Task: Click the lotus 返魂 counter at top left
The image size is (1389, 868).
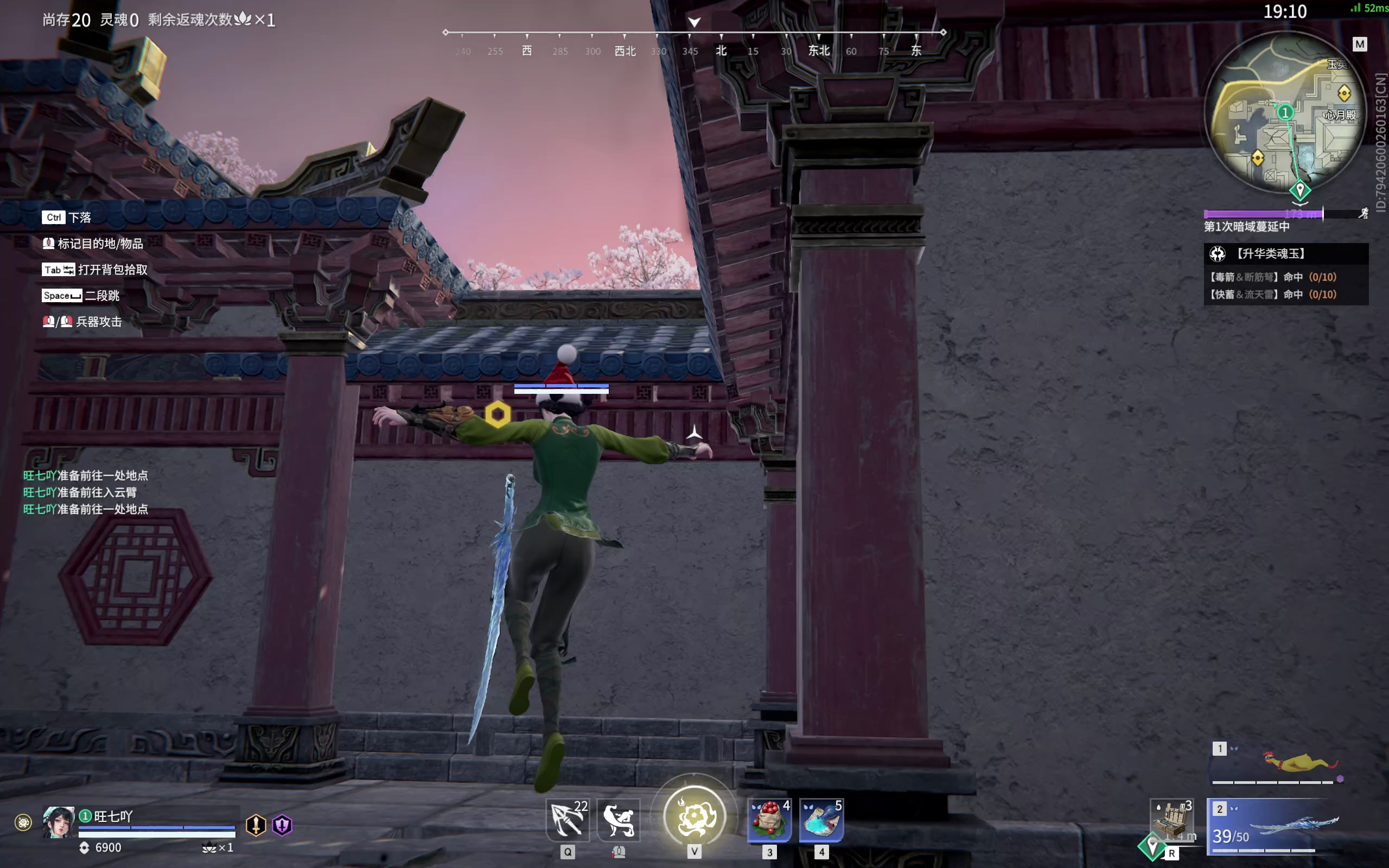Action: click(246, 19)
